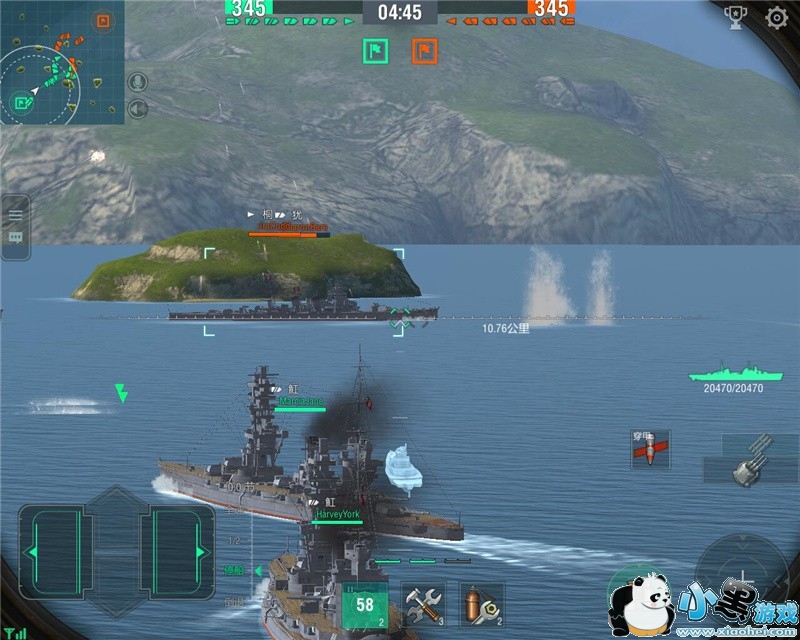
Task: Open the chat bubble quick messages
Action: click(15, 238)
